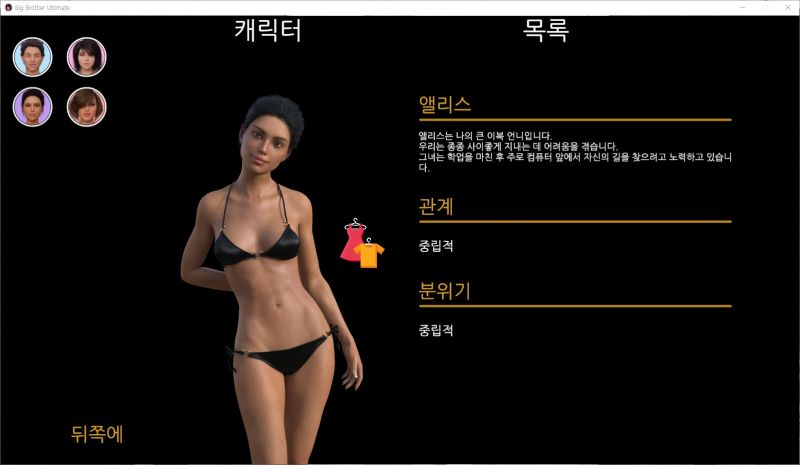800x465 pixels.
Task: Choose the black-haired woman portrait with pink border
Action: (x=87, y=57)
